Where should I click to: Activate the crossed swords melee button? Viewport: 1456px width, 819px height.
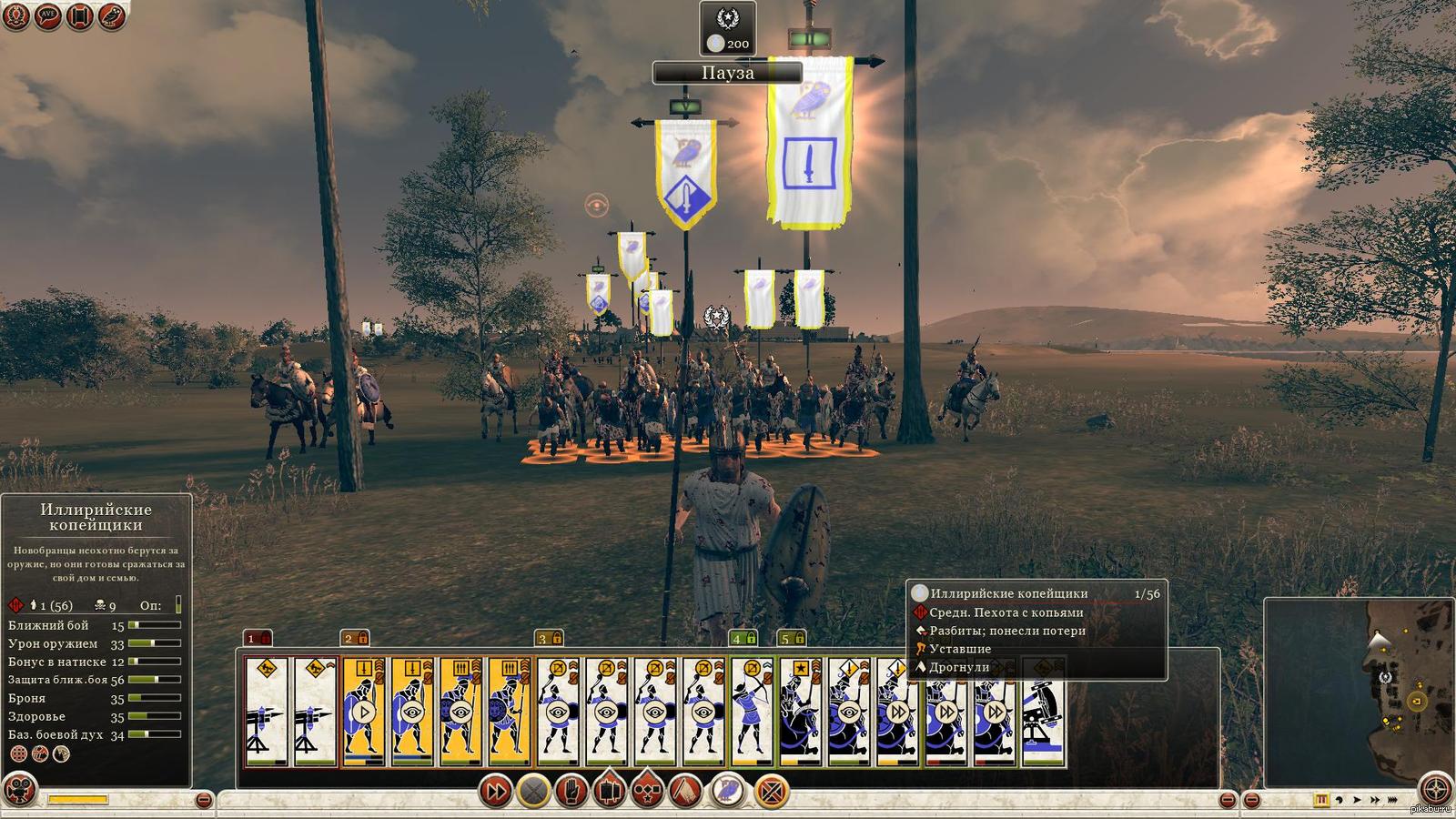pos(534,792)
